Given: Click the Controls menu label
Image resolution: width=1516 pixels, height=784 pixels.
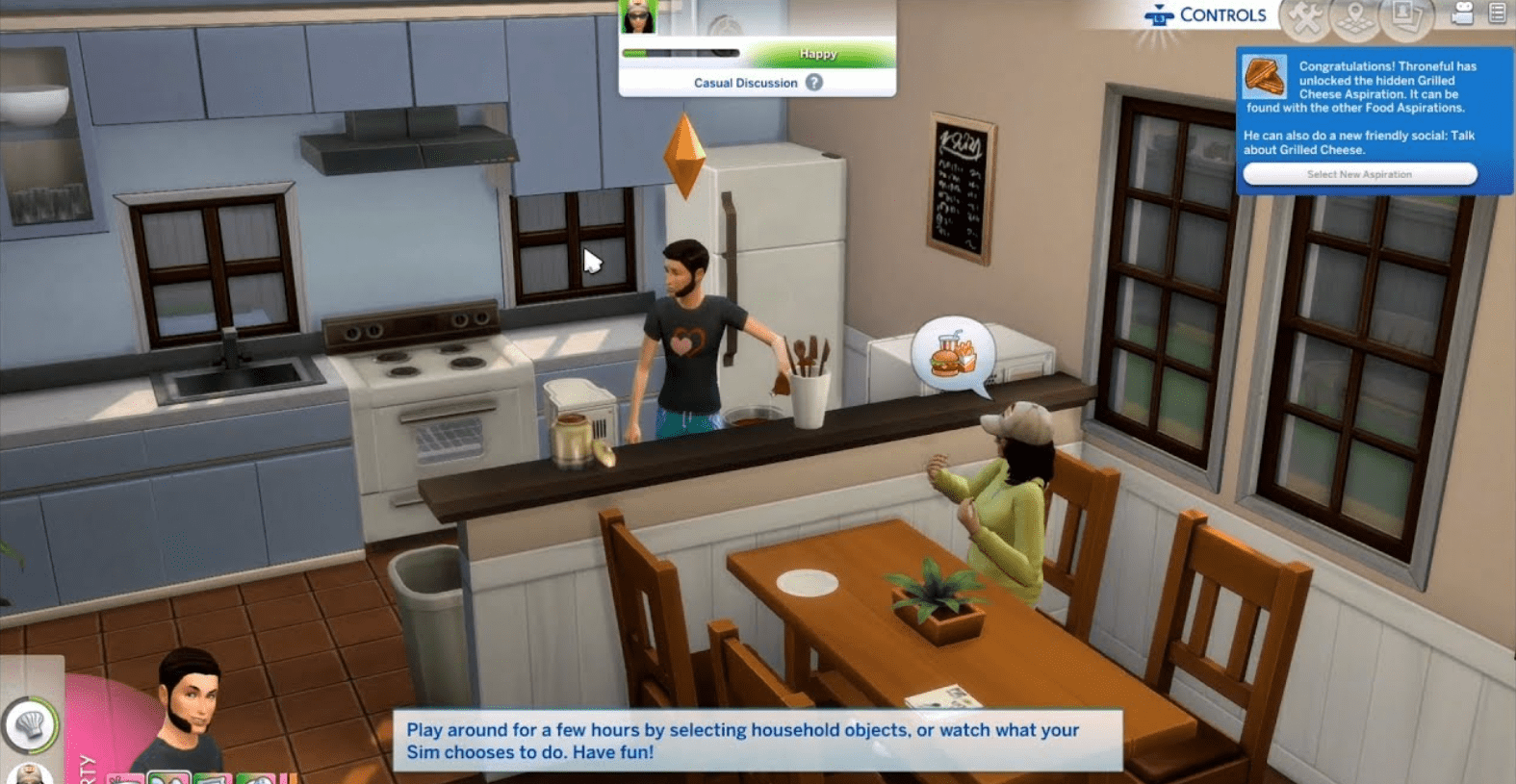Looking at the screenshot, I should pos(1221,14).
